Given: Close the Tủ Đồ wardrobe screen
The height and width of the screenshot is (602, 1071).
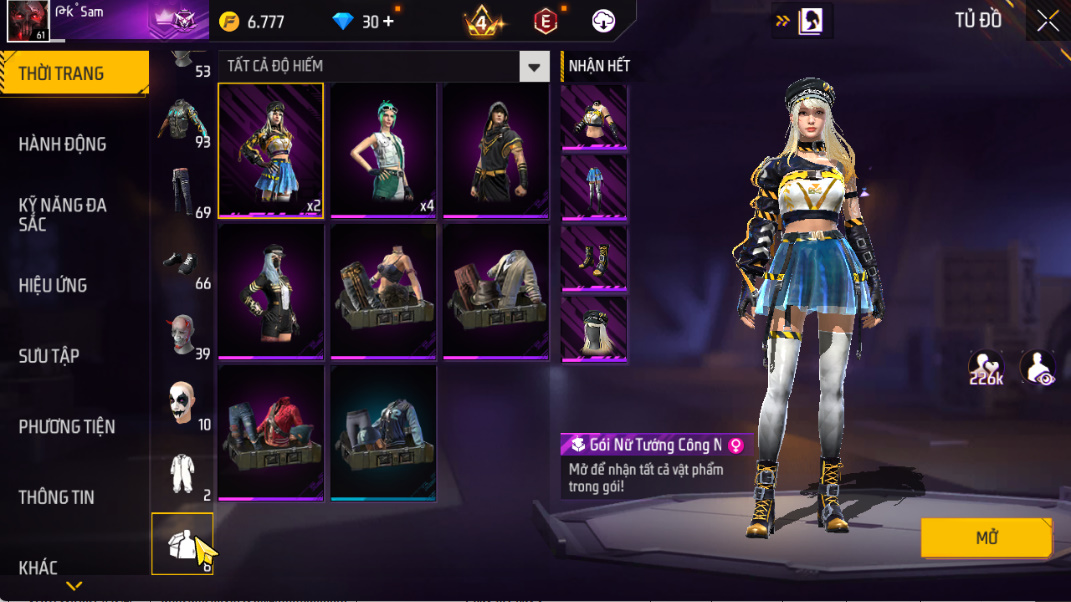Looking at the screenshot, I should point(1047,21).
